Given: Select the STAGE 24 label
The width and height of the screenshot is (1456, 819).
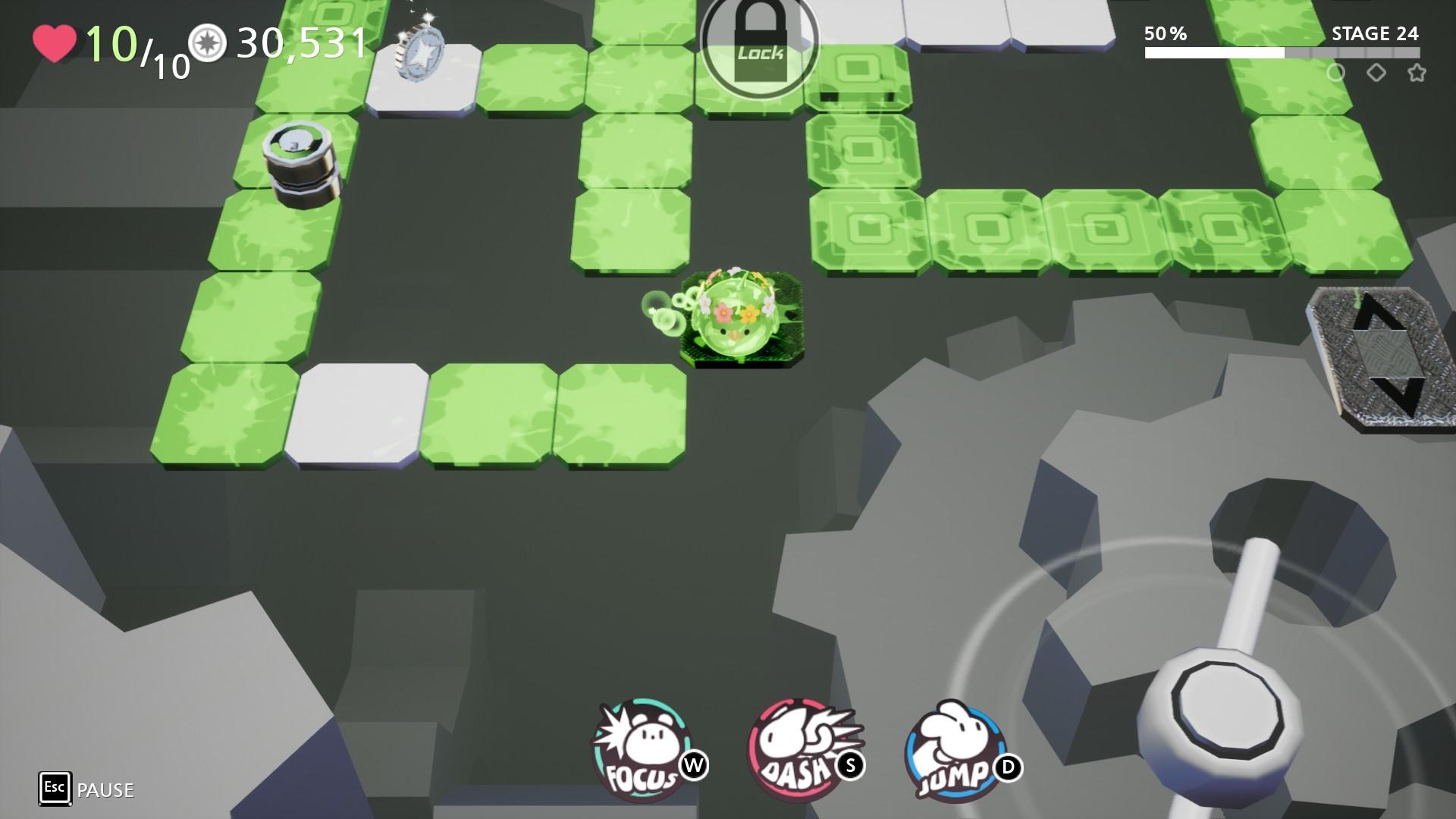Looking at the screenshot, I should tap(1376, 34).
